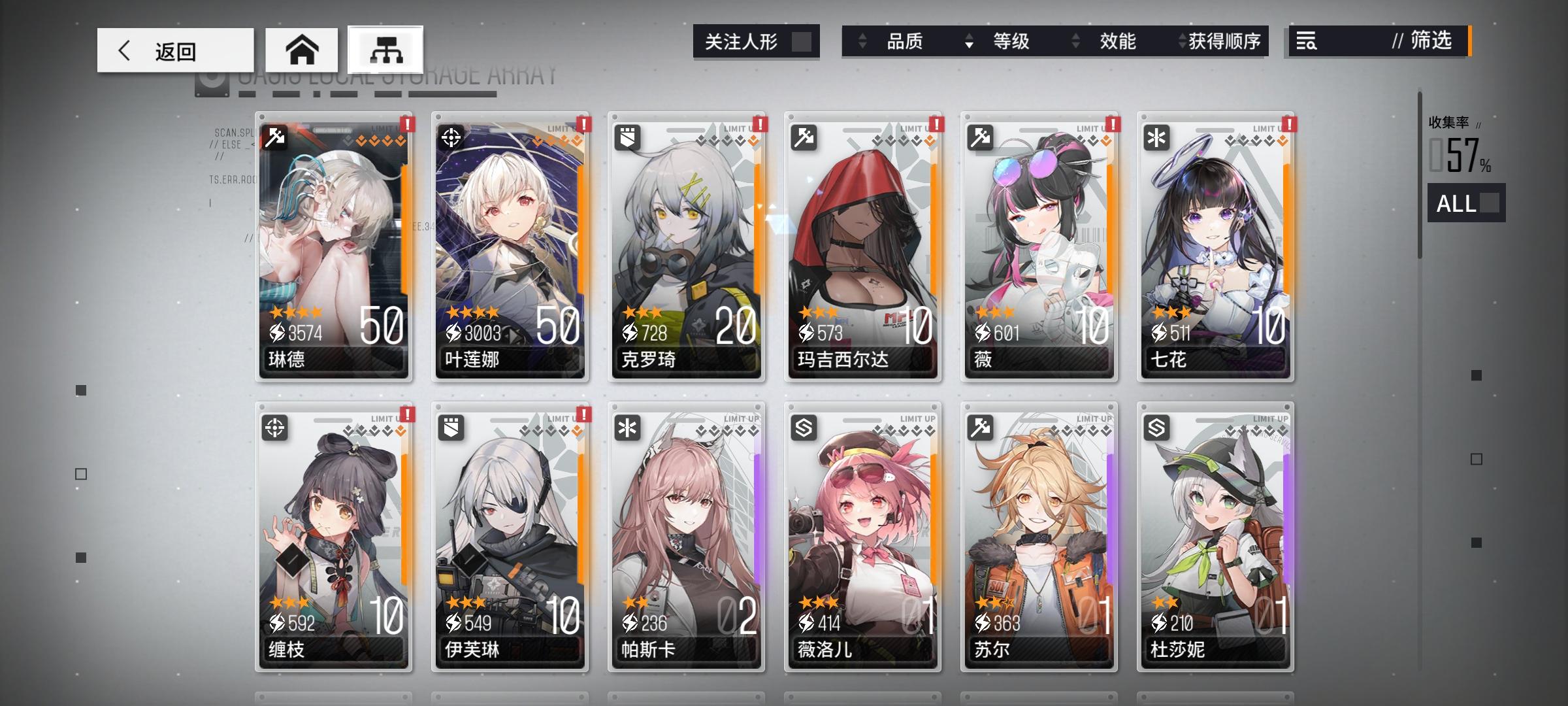This screenshot has width=1568, height=706.
Task: Select the storage array icon beside home
Action: pyautogui.click(x=384, y=48)
